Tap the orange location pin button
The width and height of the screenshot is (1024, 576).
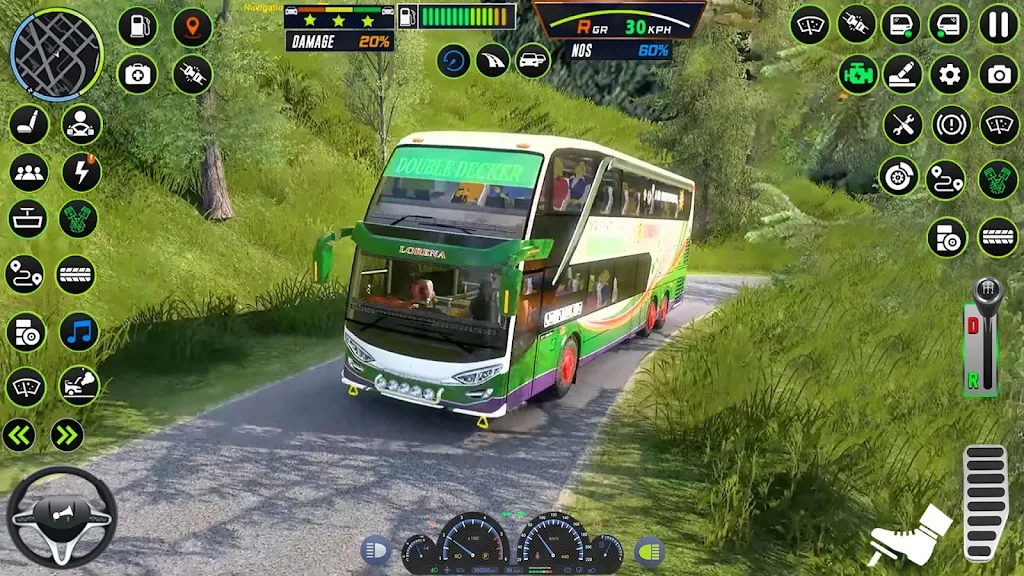tap(192, 27)
